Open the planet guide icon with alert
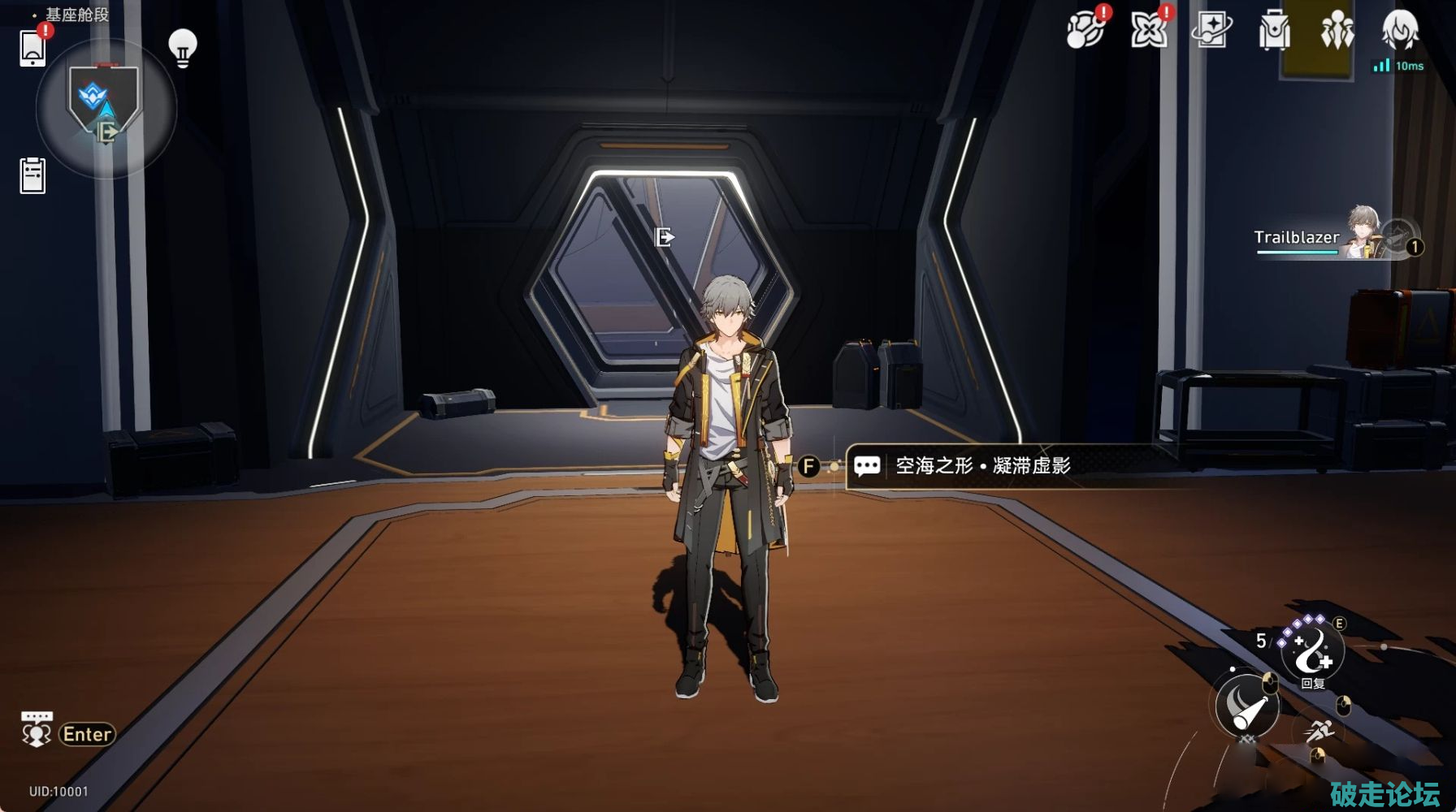This screenshot has width=1456, height=812. (x=1086, y=32)
